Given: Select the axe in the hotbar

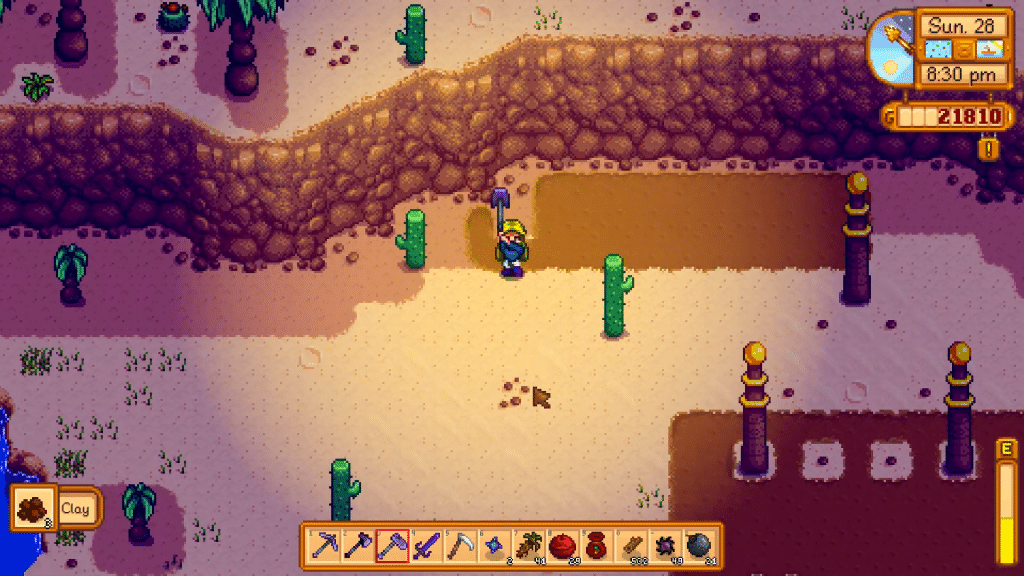Looking at the screenshot, I should coord(358,545).
